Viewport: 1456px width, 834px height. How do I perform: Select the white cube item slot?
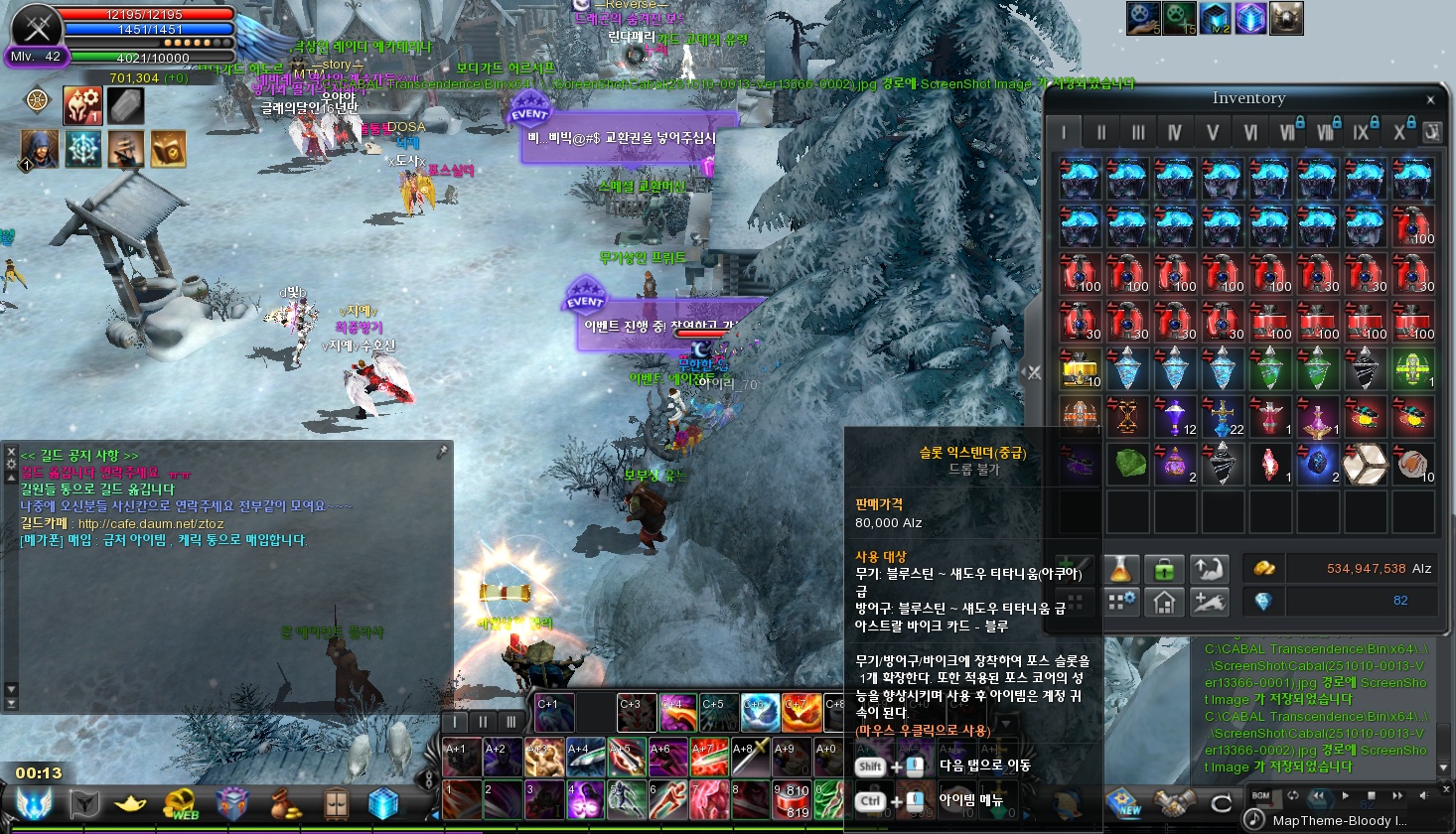click(x=1364, y=464)
